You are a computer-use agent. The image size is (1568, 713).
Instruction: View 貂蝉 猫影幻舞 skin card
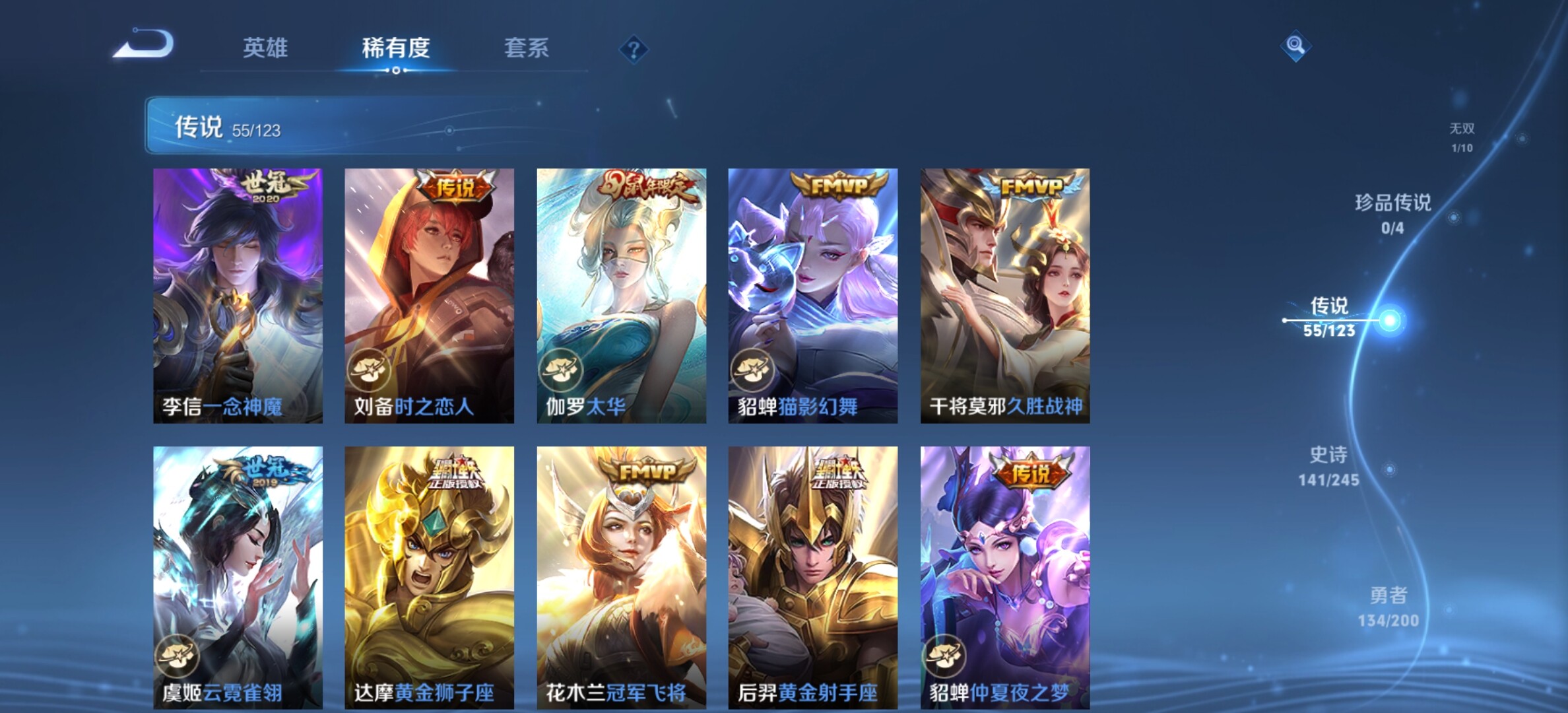[812, 295]
